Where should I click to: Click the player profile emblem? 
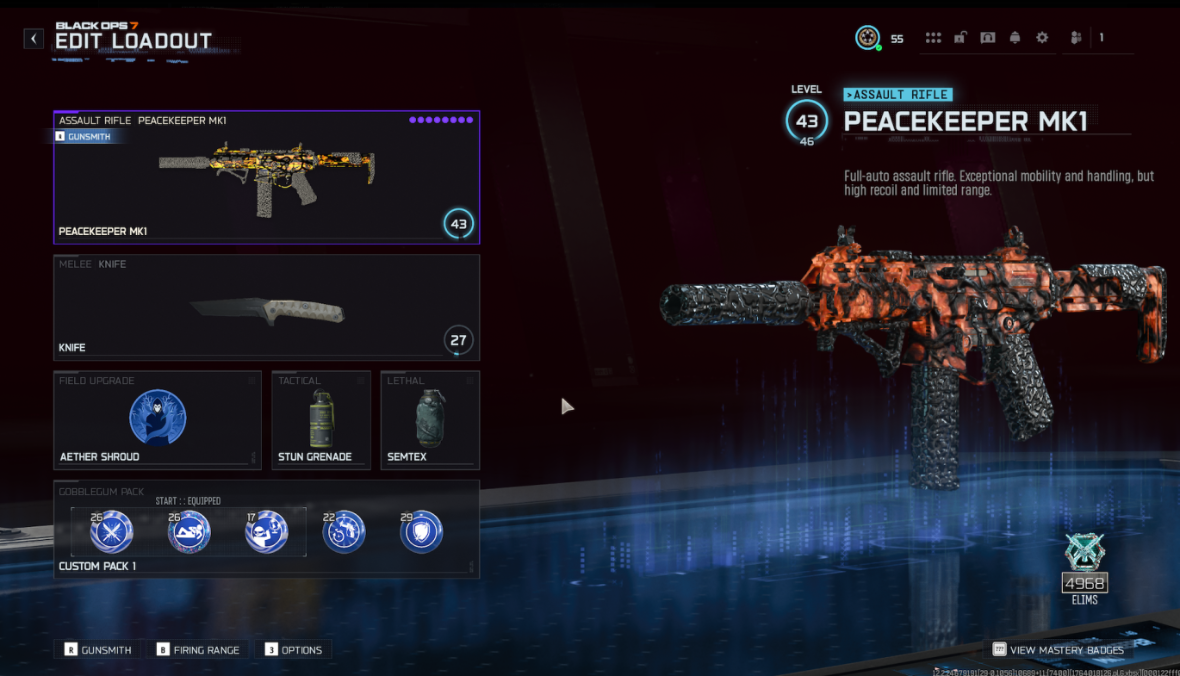pos(867,38)
